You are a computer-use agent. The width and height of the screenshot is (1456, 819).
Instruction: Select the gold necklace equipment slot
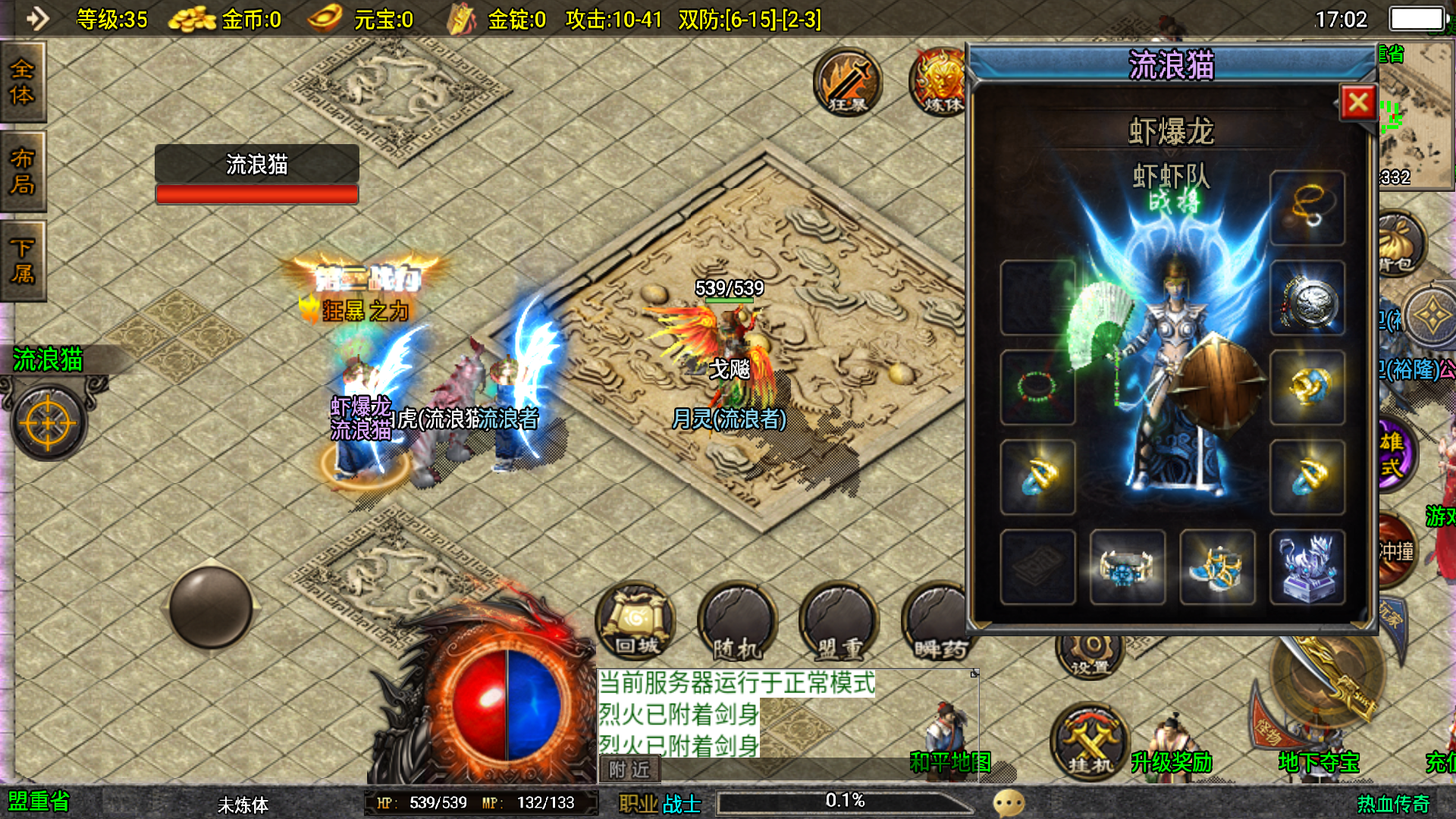click(x=1307, y=208)
